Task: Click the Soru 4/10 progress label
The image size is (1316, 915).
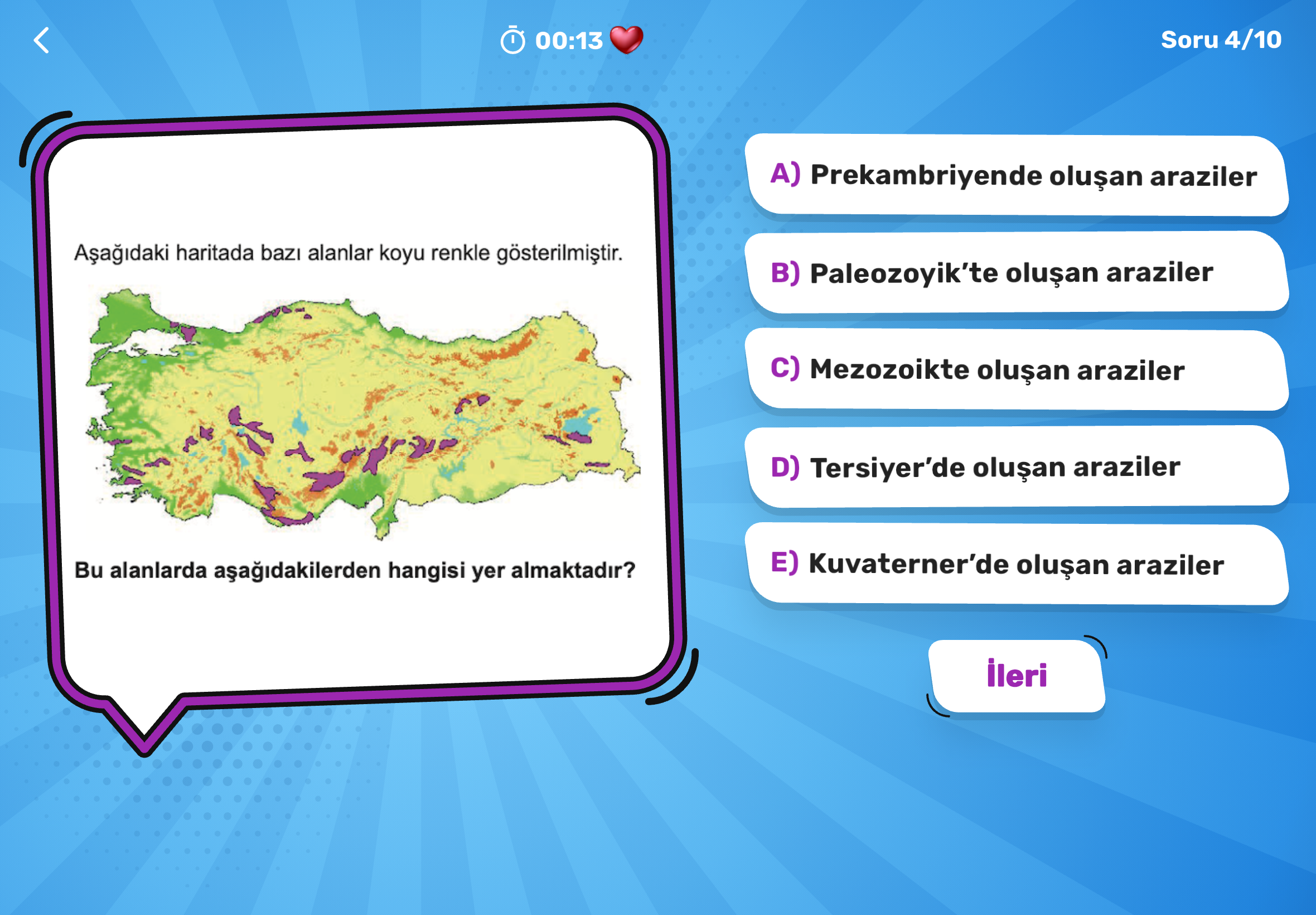Action: coord(1222,40)
